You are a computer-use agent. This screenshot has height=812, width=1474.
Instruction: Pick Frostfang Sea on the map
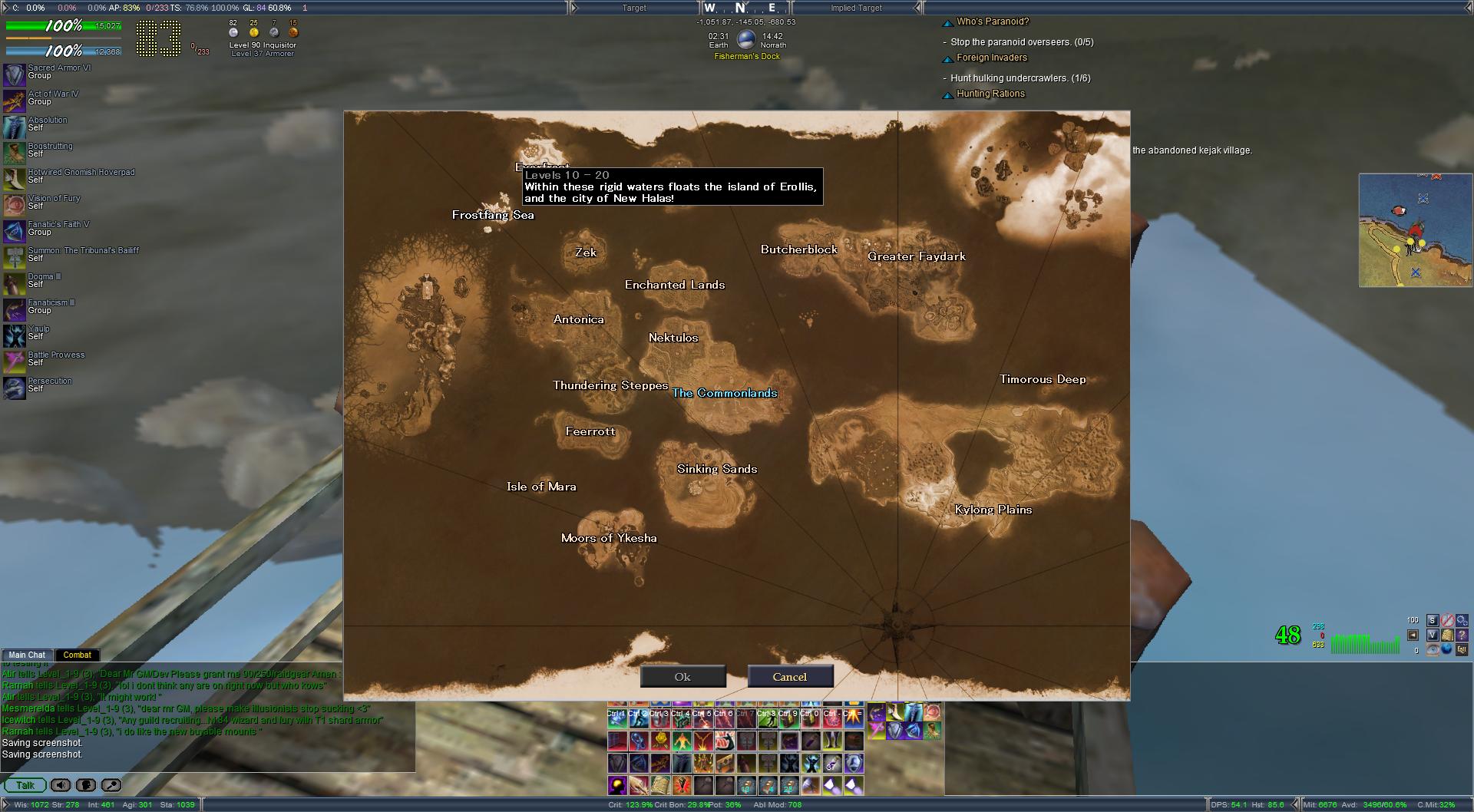[x=492, y=215]
